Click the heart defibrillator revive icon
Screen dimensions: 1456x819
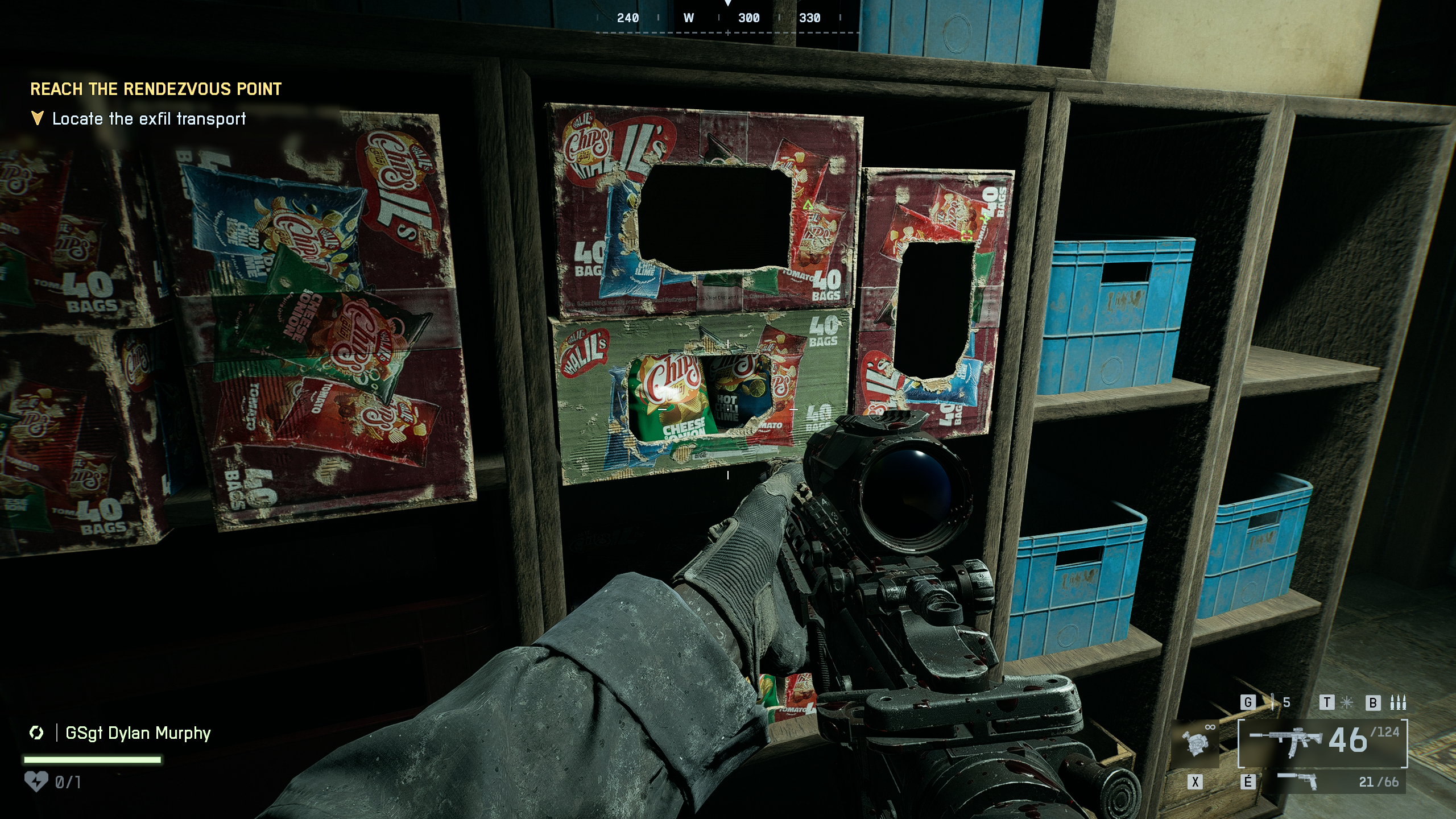(36, 782)
